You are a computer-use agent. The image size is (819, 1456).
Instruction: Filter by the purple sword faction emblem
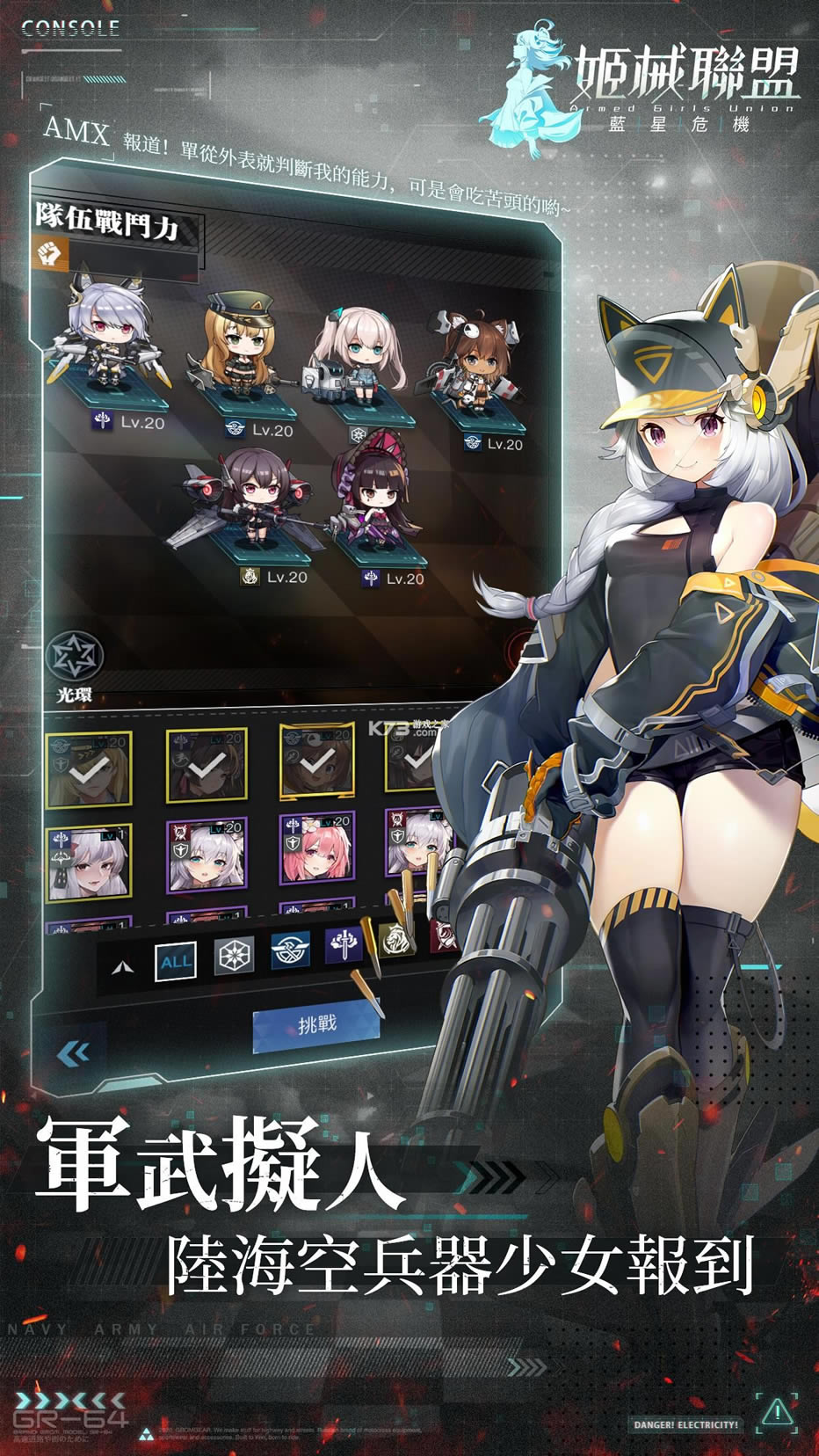344,946
